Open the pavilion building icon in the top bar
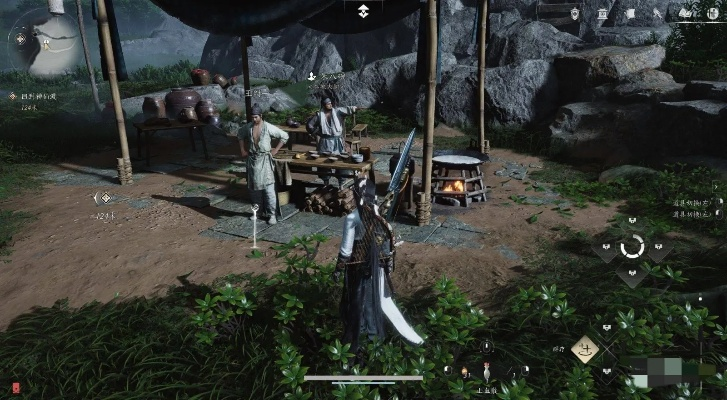Image resolution: width=727 pixels, height=400 pixels. (602, 14)
